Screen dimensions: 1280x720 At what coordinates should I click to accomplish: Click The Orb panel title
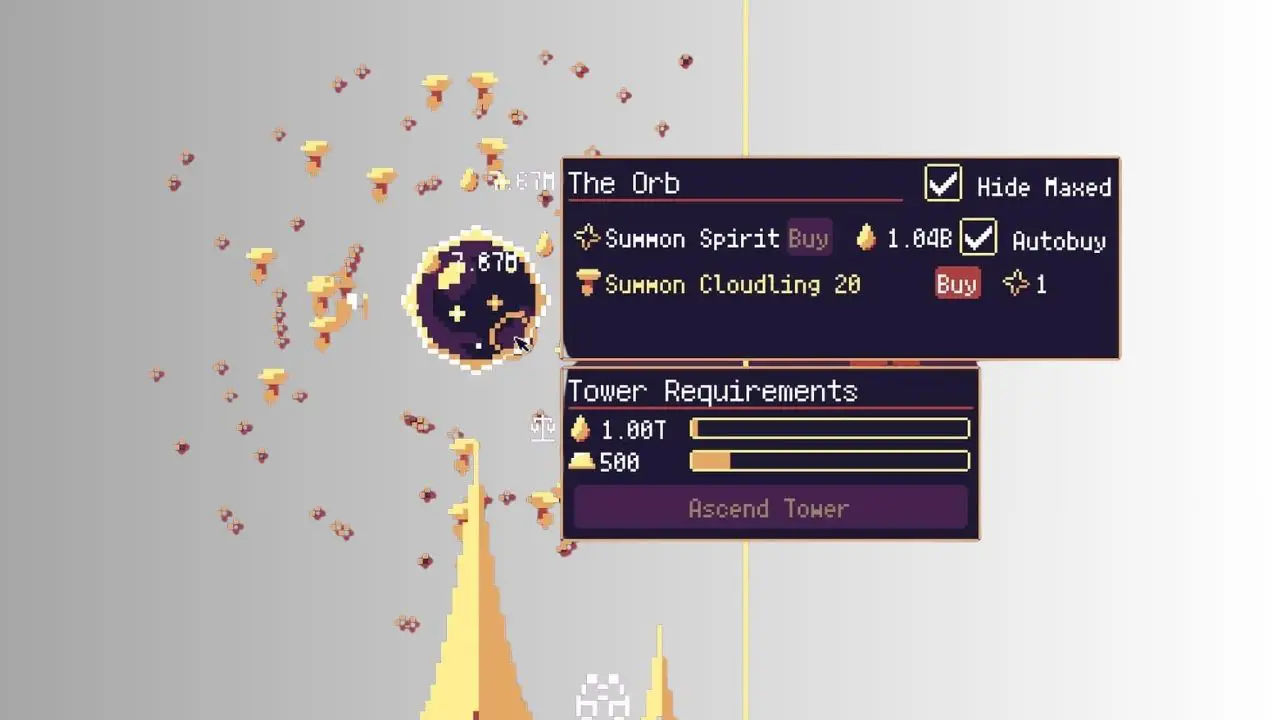[x=622, y=183]
